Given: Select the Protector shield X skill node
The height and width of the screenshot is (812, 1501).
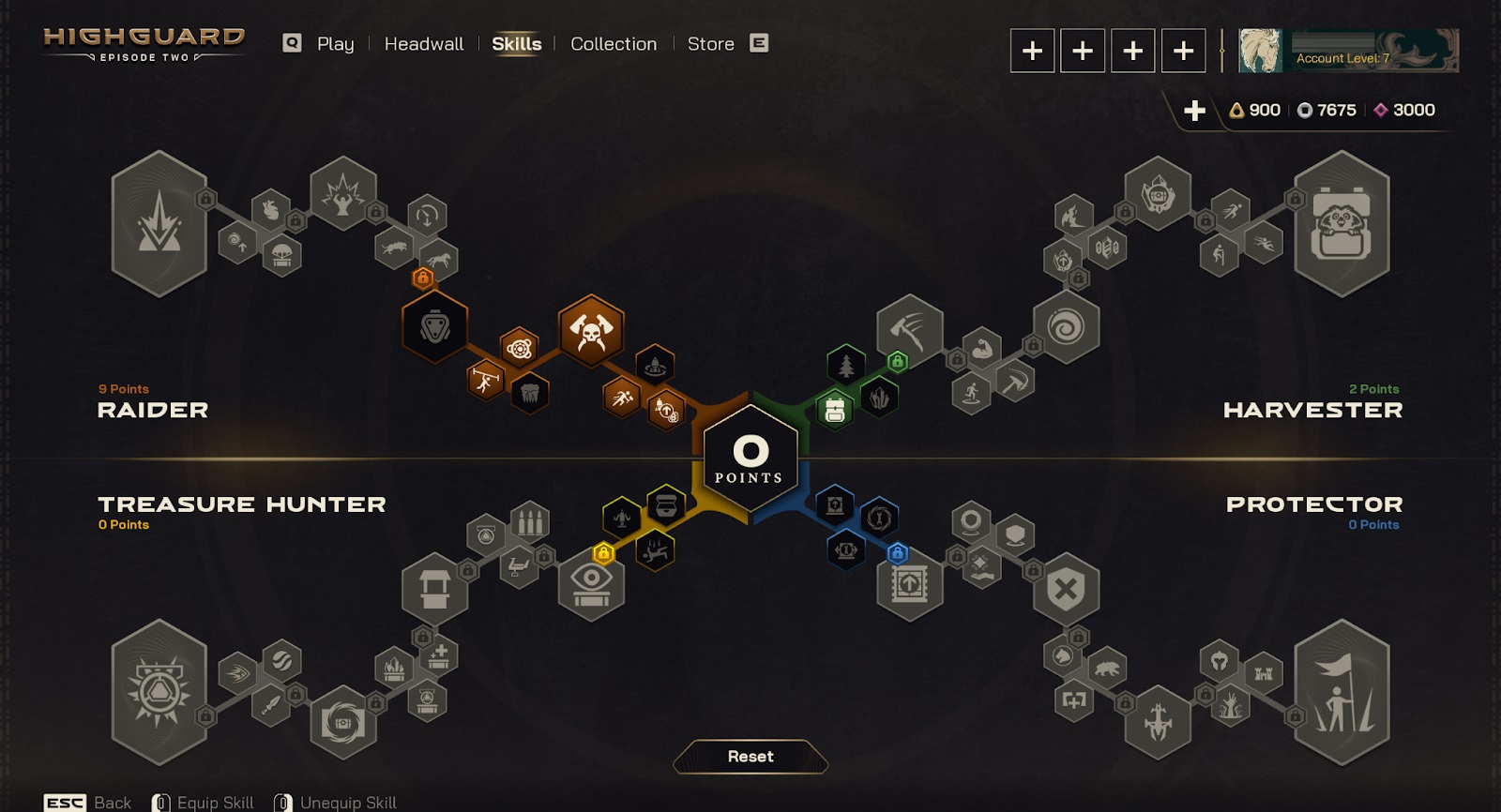Looking at the screenshot, I should (1066, 590).
